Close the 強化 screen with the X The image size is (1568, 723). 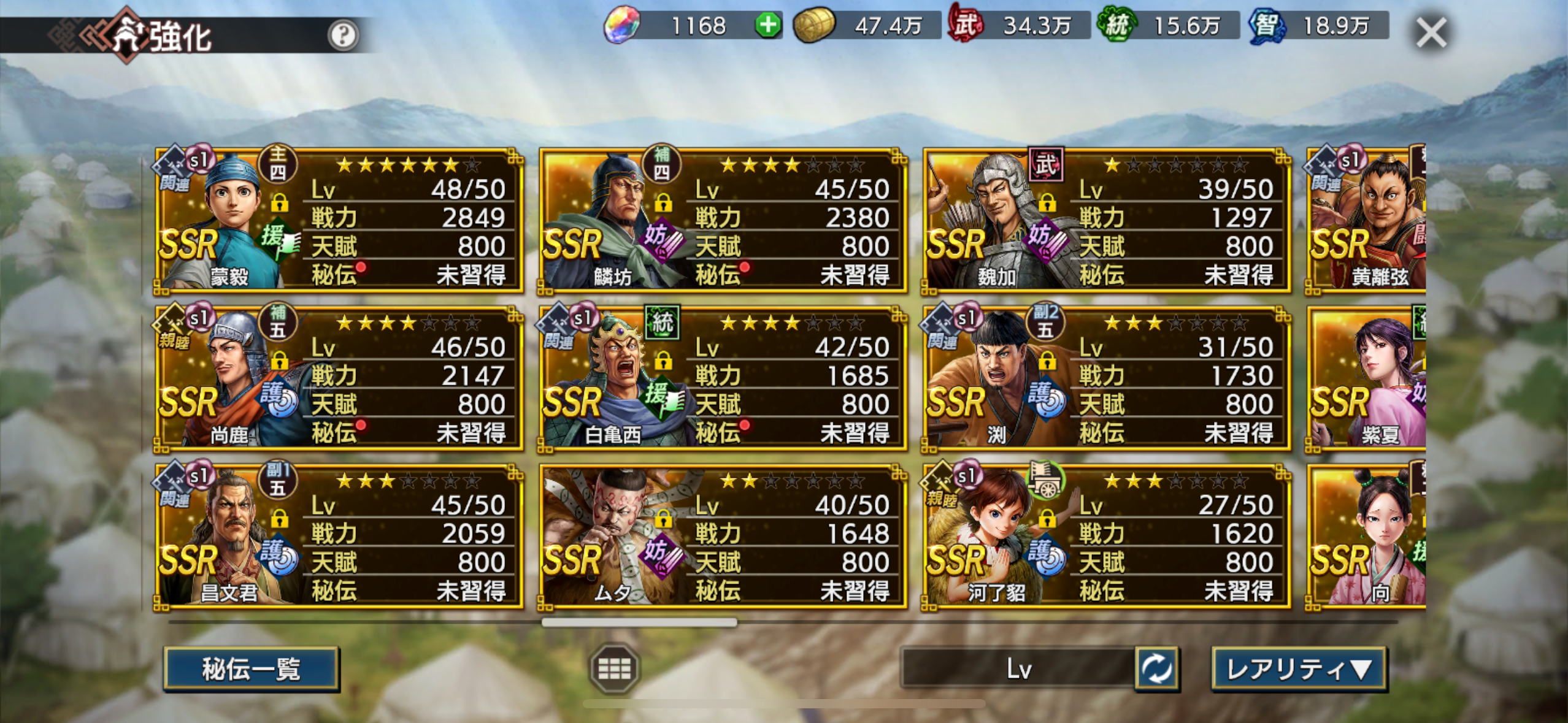click(x=1431, y=33)
